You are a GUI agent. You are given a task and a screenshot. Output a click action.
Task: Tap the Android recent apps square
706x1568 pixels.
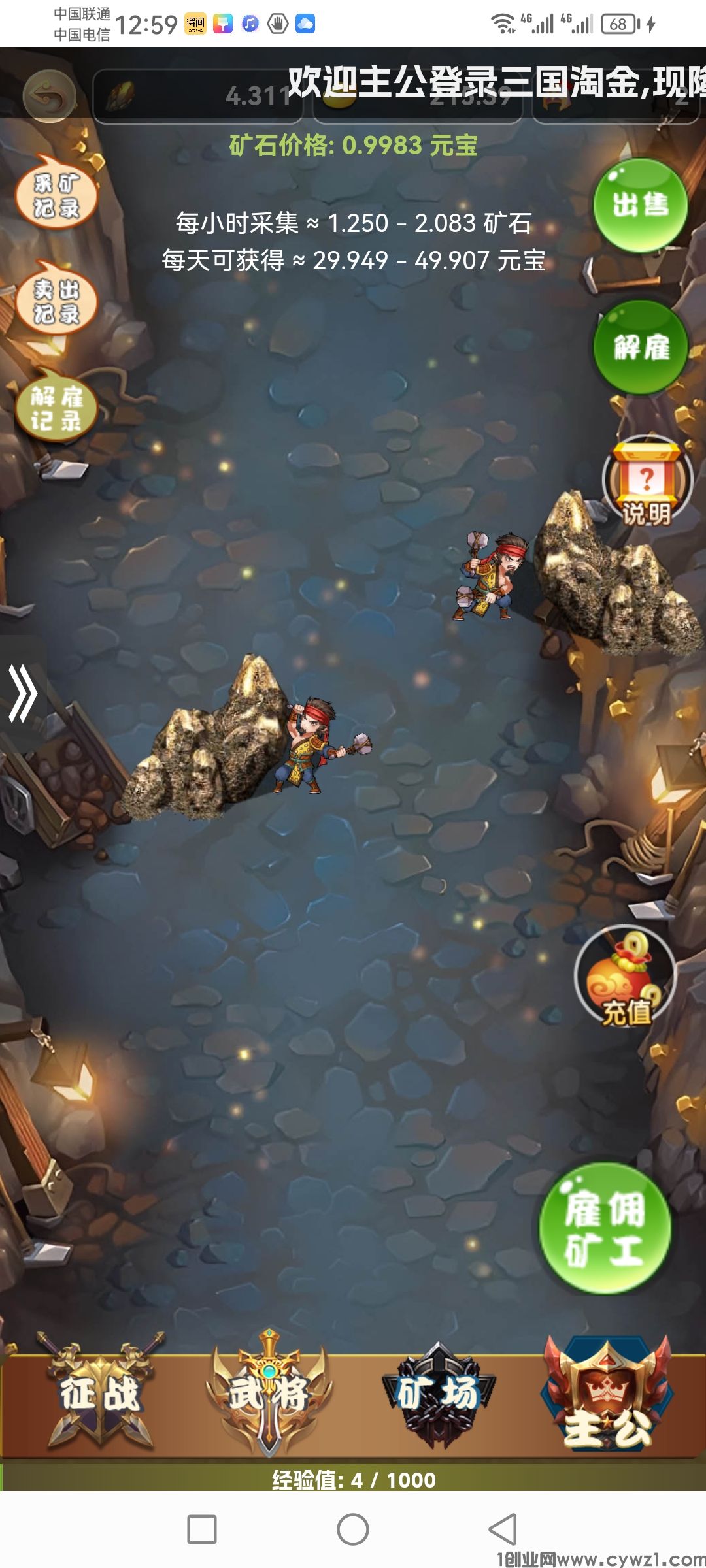(x=202, y=1529)
